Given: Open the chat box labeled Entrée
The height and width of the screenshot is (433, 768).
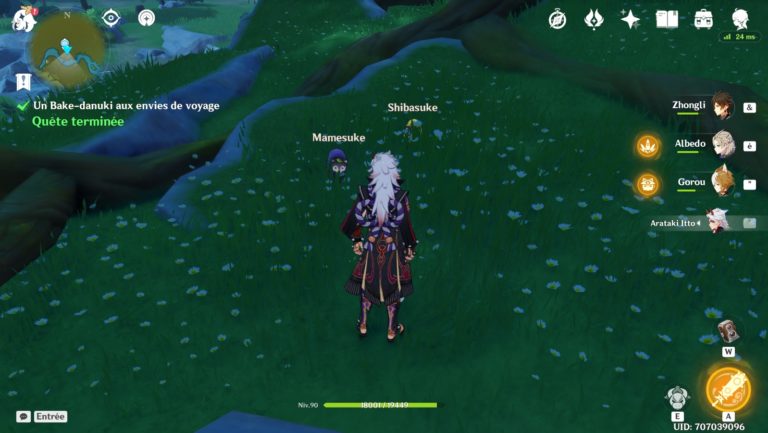Looking at the screenshot, I should tap(42, 416).
